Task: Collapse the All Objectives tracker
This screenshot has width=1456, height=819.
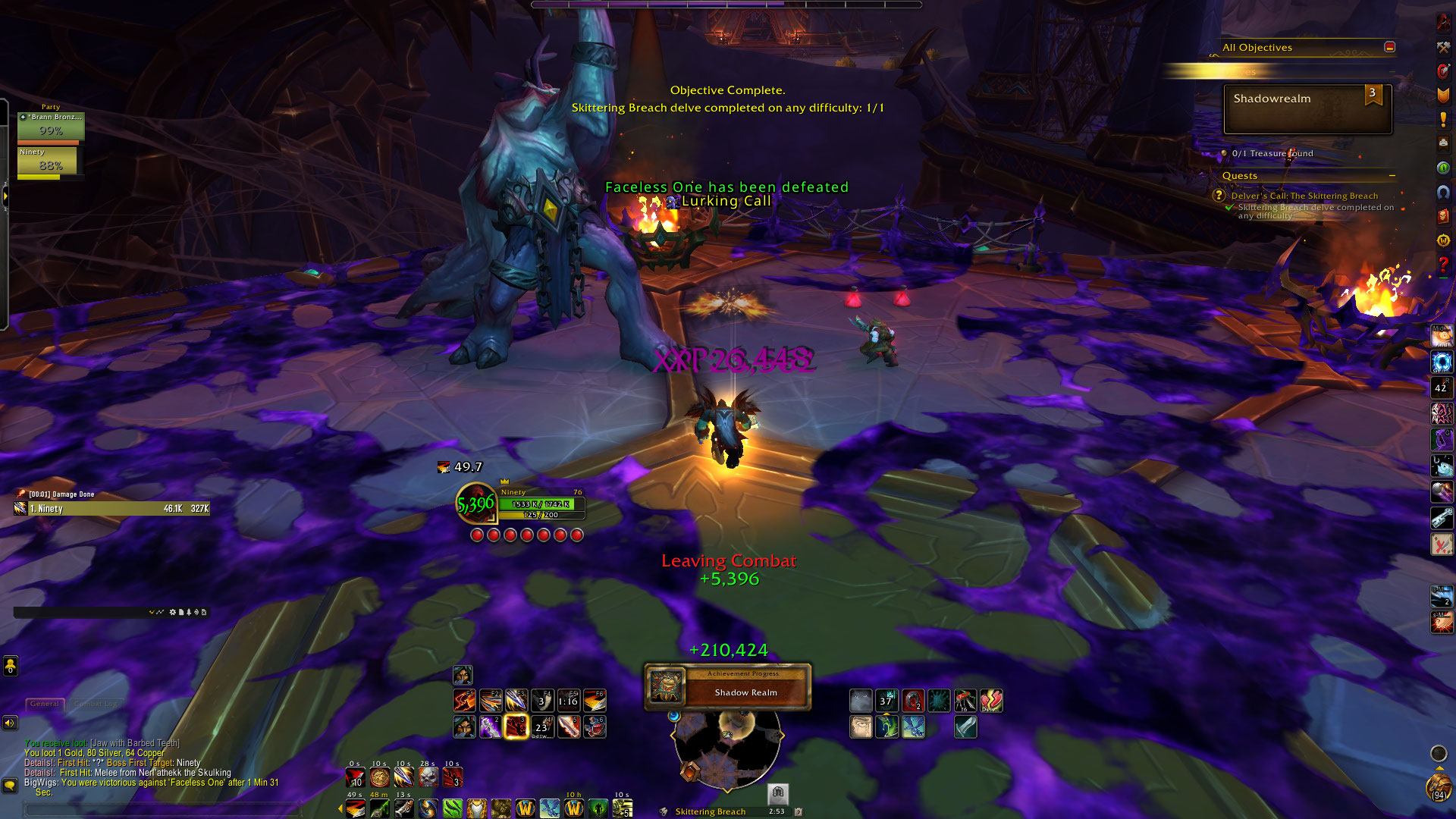Action: (1389, 47)
